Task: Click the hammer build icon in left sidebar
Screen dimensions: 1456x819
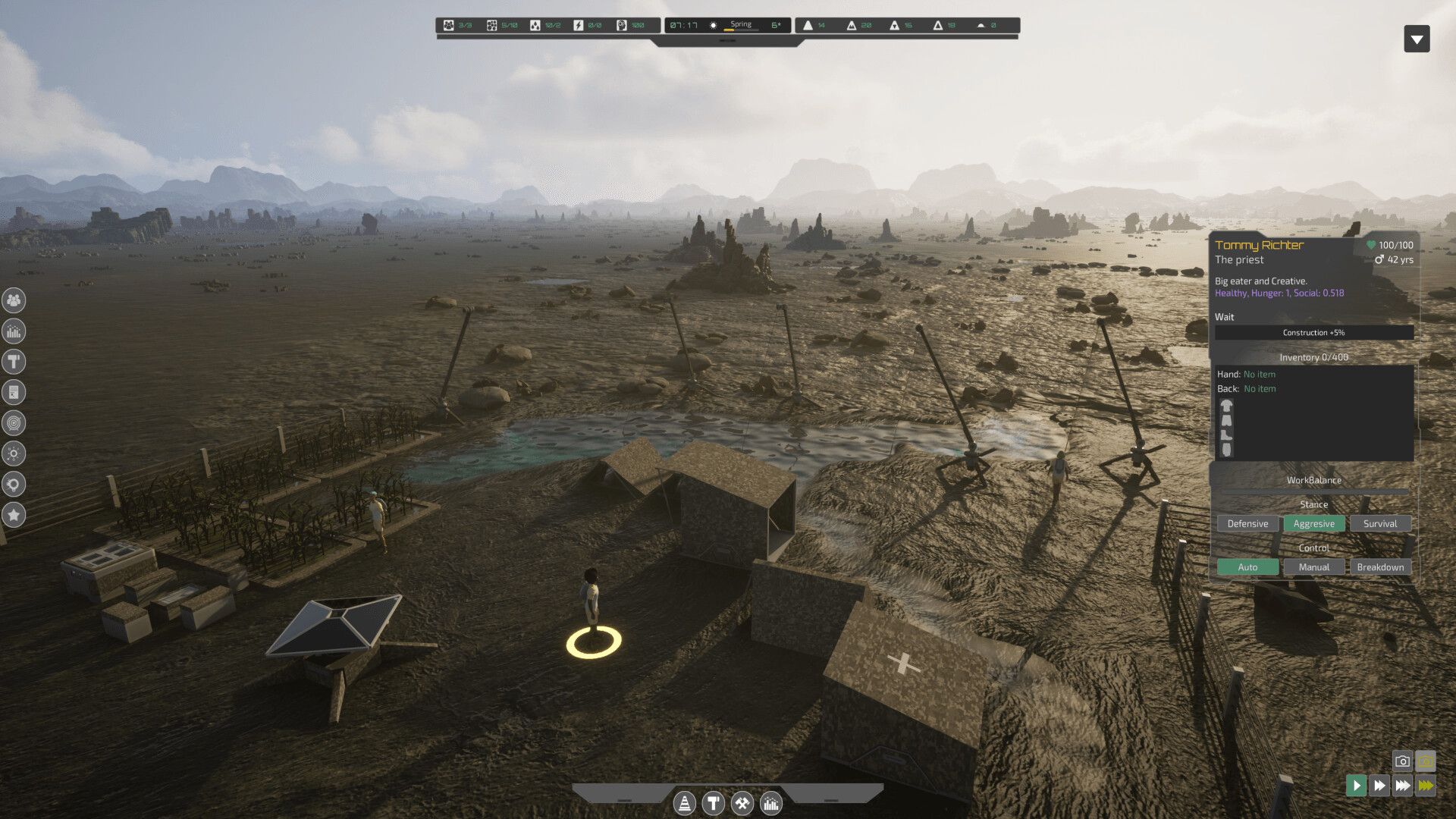Action: (x=14, y=362)
